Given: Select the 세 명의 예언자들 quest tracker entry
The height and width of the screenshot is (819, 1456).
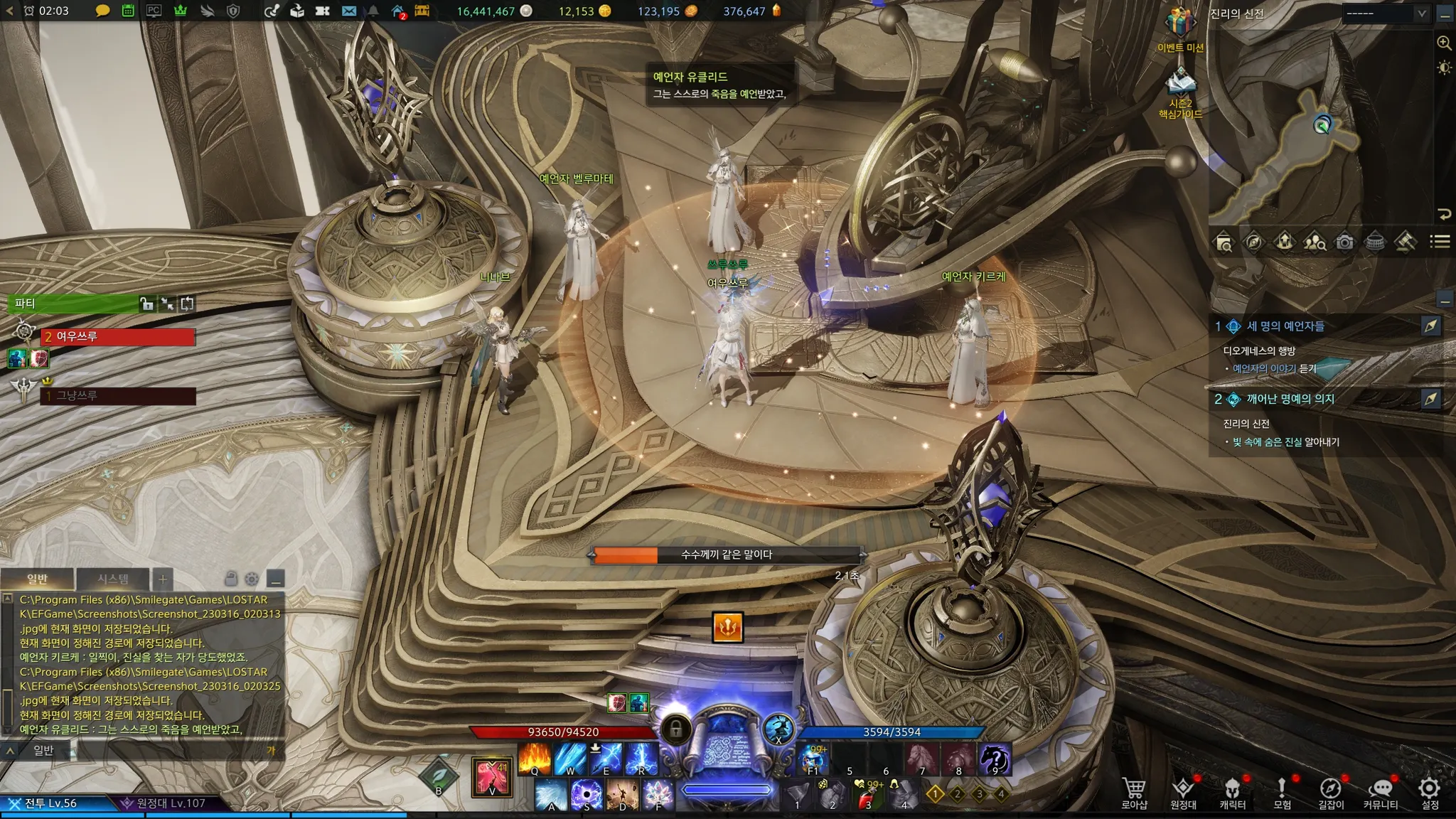Looking at the screenshot, I should pos(1285,326).
